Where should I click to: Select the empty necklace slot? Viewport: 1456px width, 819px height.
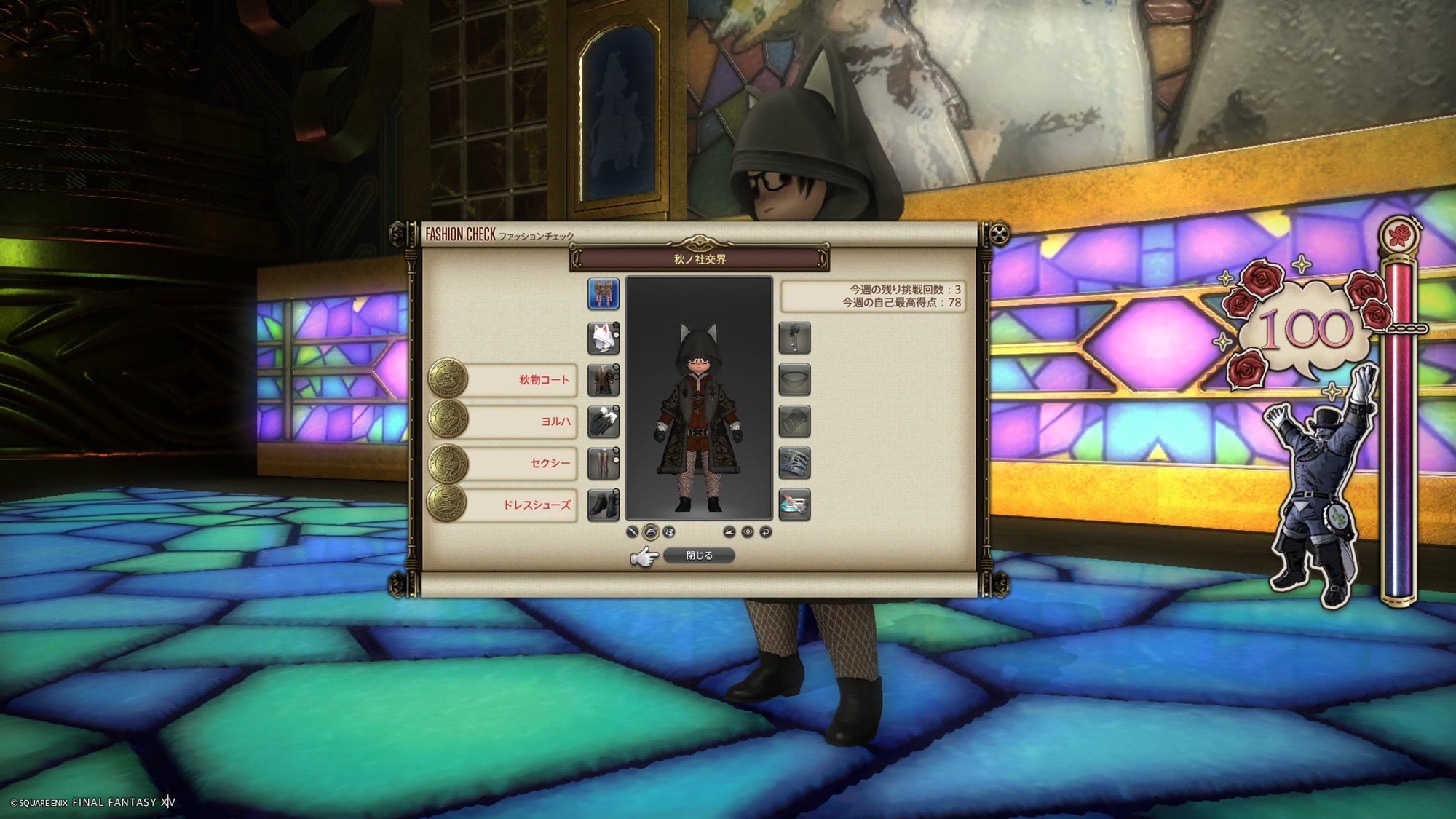[794, 380]
